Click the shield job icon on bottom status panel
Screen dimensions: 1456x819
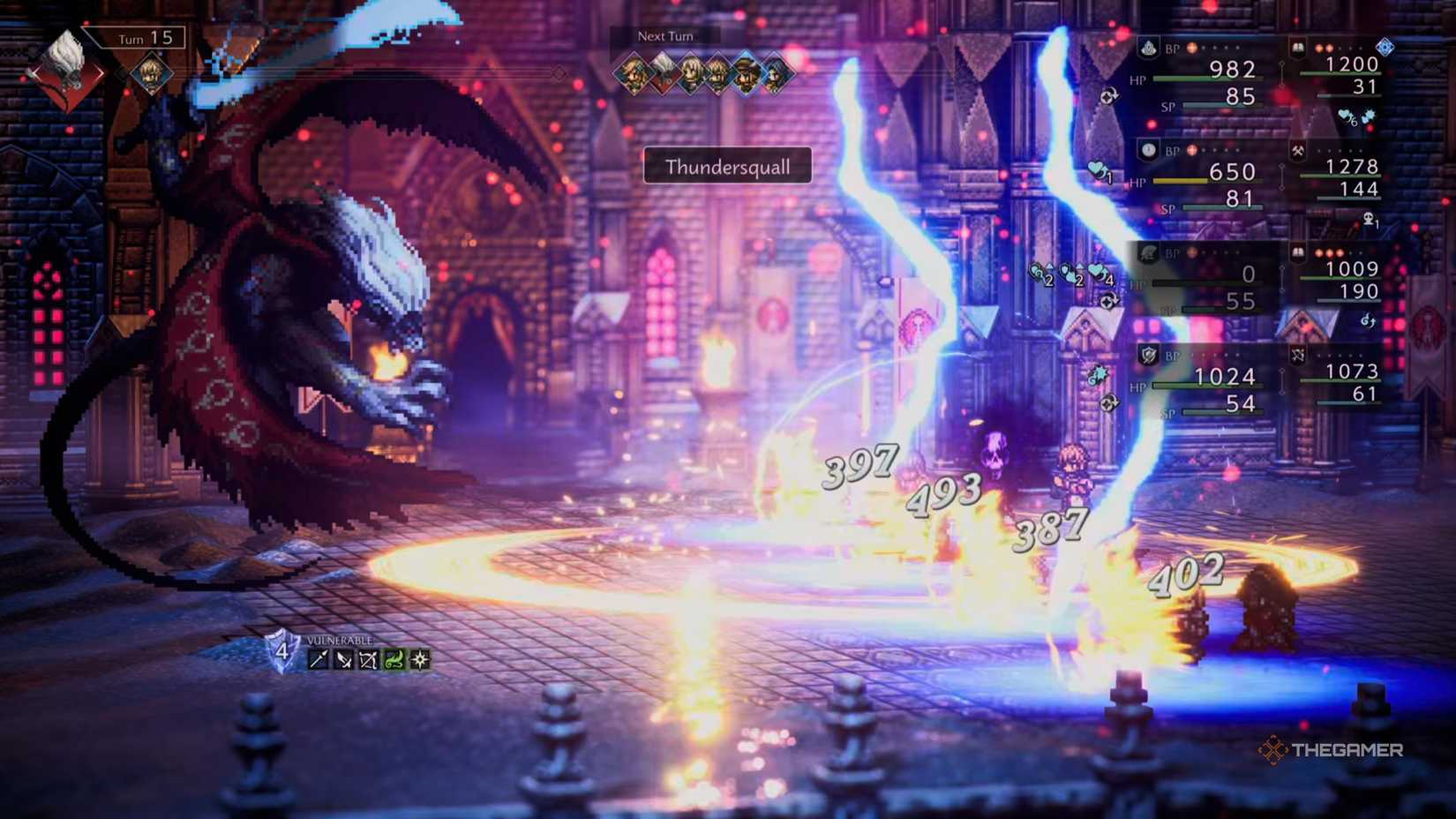[1147, 356]
